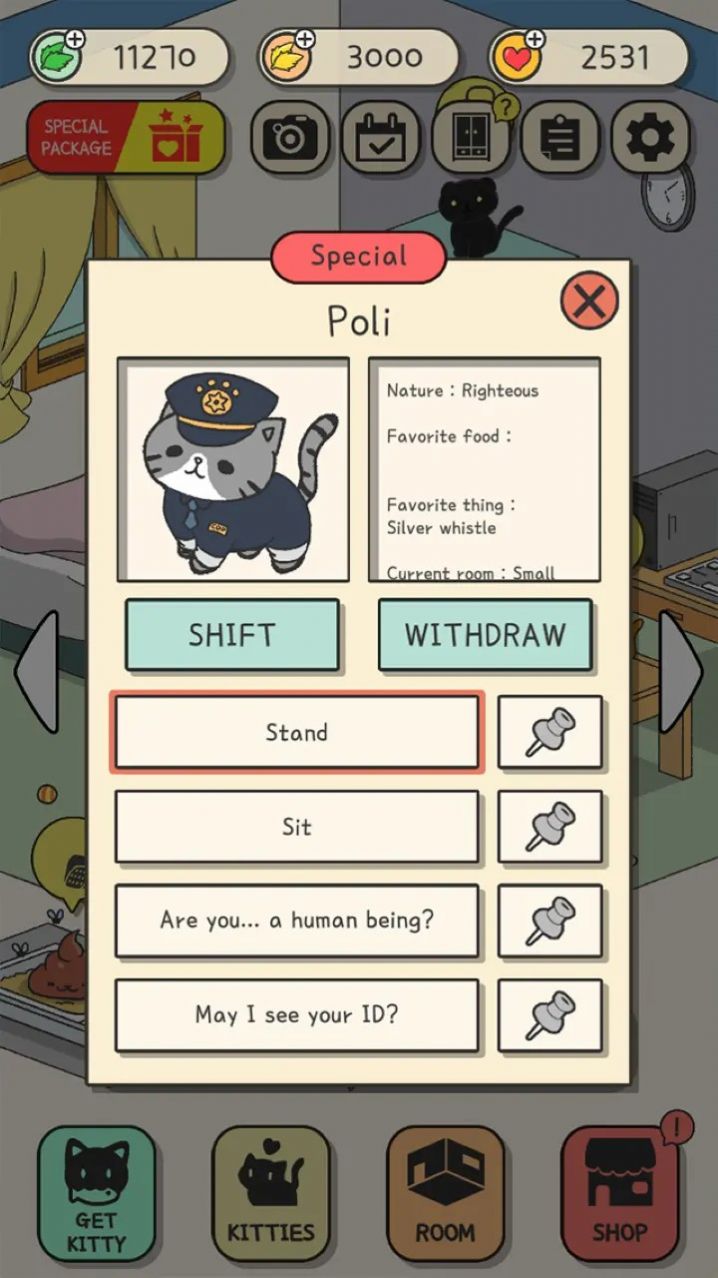Open the Shop
The height and width of the screenshot is (1278, 718).
(620, 1193)
